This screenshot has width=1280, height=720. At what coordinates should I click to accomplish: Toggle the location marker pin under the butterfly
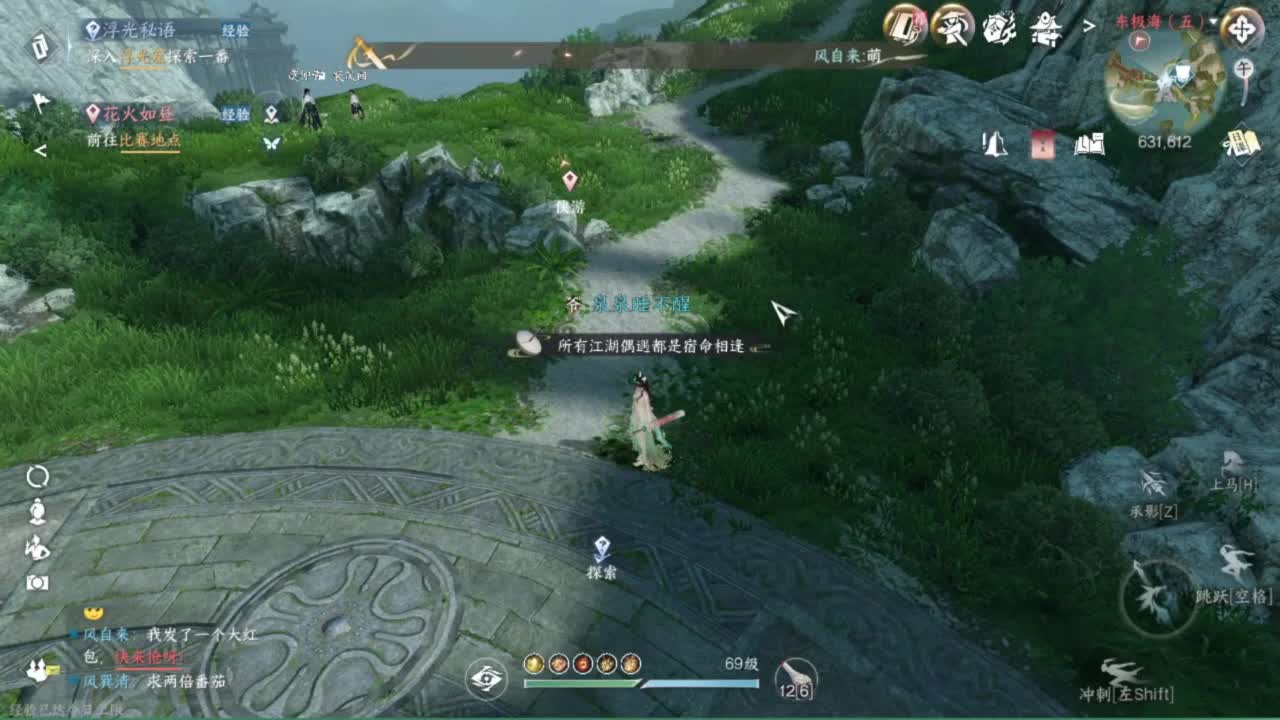coord(270,113)
